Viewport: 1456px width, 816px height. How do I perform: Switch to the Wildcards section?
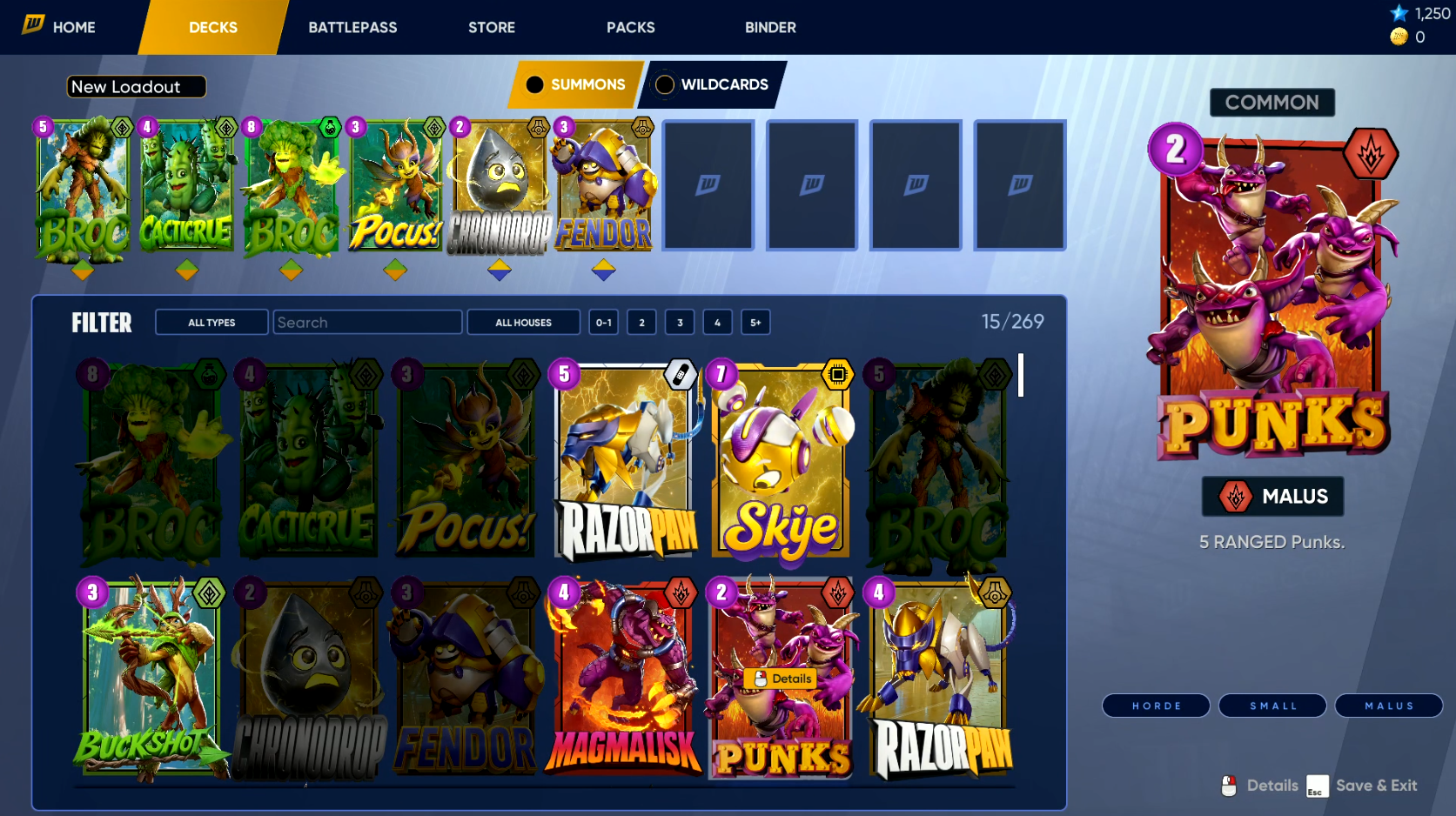(713, 84)
